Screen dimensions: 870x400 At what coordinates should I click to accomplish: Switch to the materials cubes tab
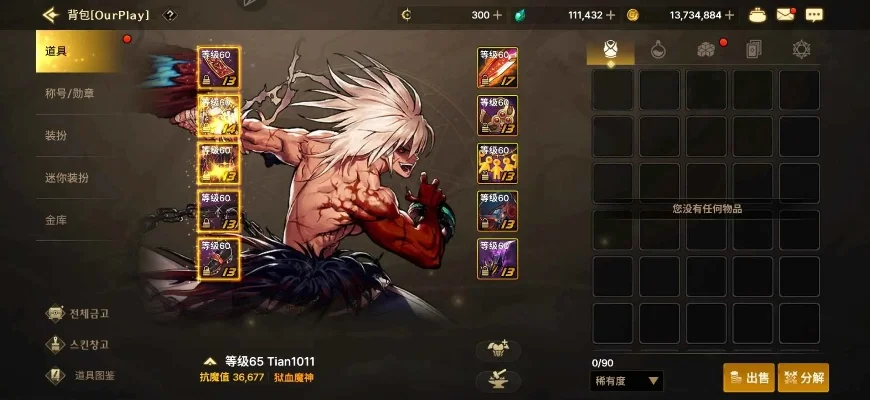click(706, 49)
